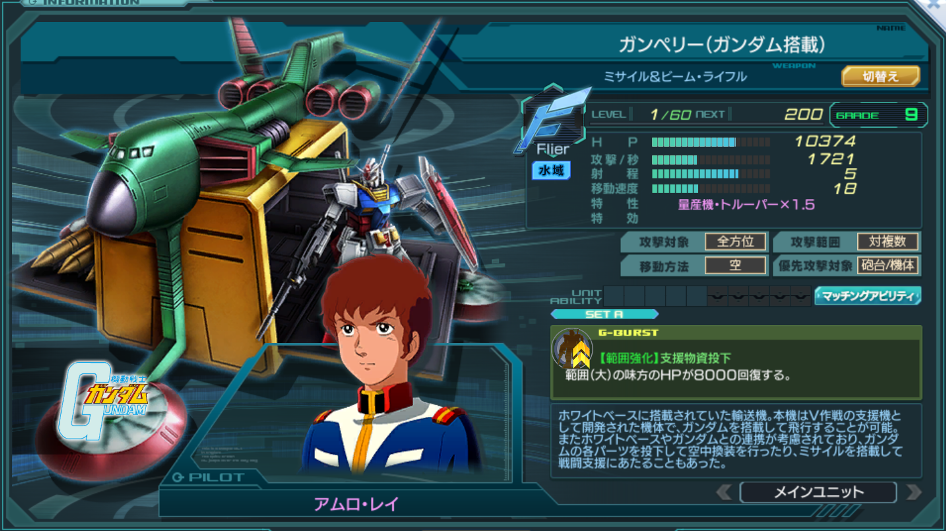Go to next unit with right arrow
This screenshot has height=531, width=946.
pyautogui.click(x=913, y=492)
